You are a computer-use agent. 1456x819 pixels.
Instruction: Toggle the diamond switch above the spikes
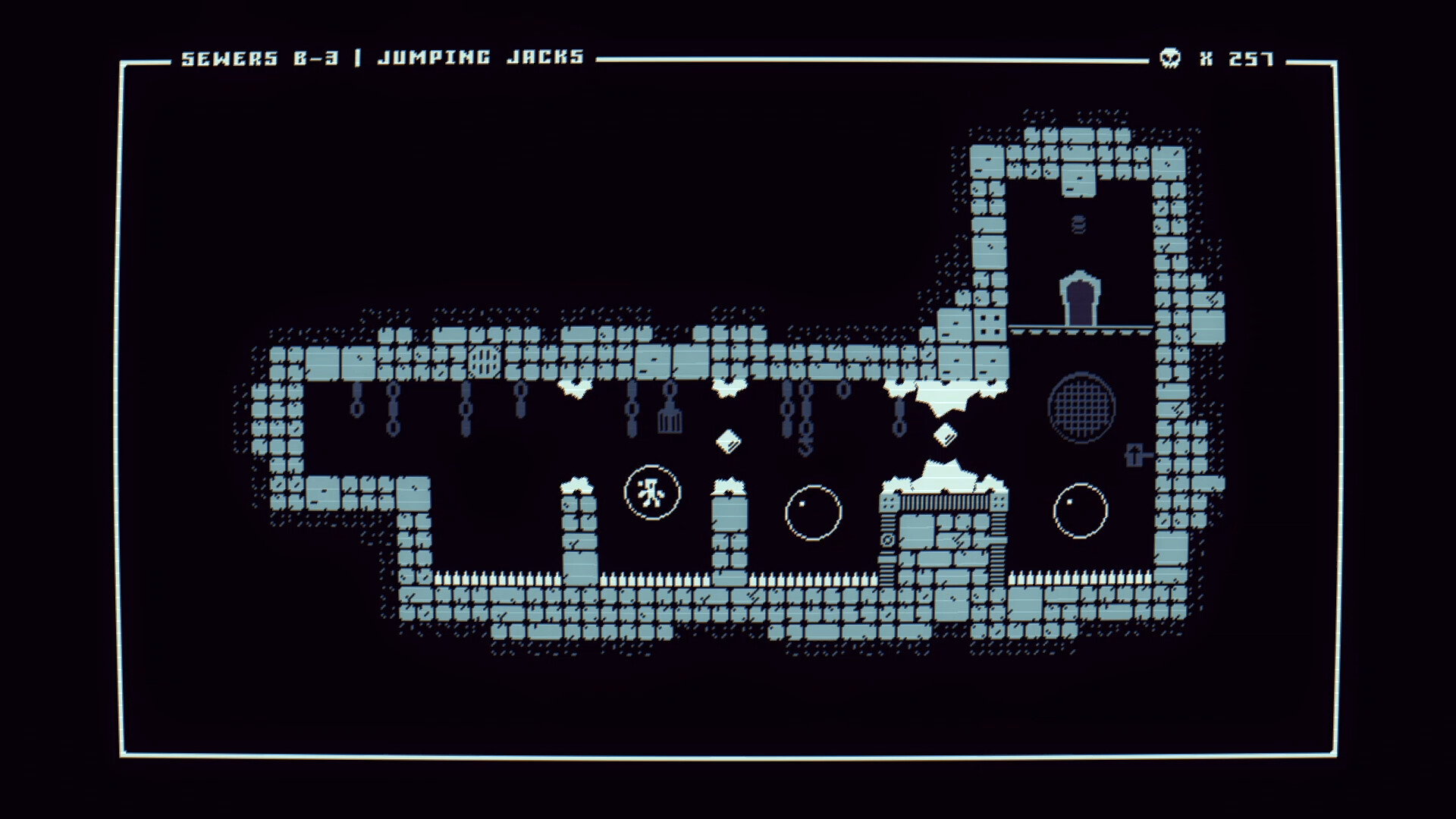coord(946,435)
